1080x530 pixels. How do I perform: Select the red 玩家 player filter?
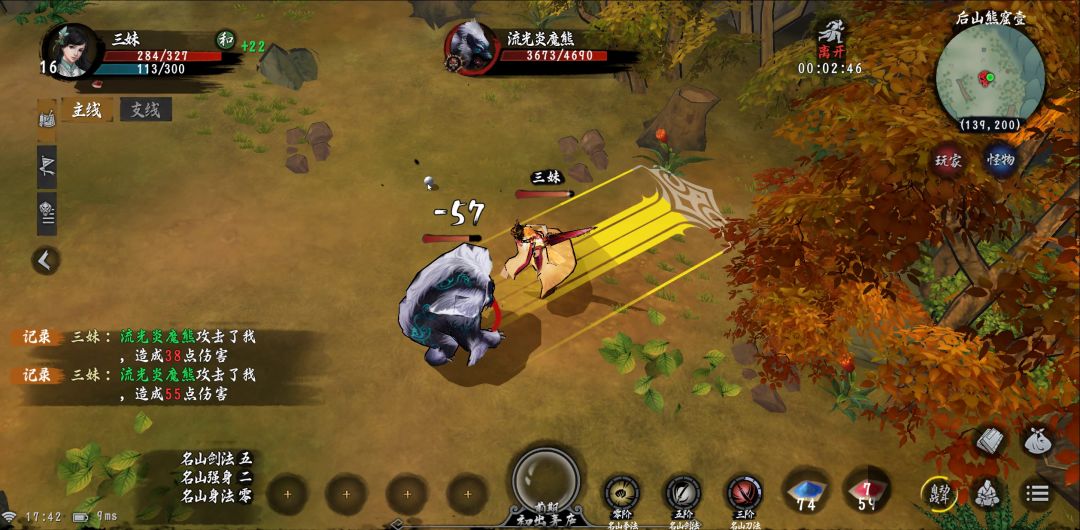coord(946,161)
